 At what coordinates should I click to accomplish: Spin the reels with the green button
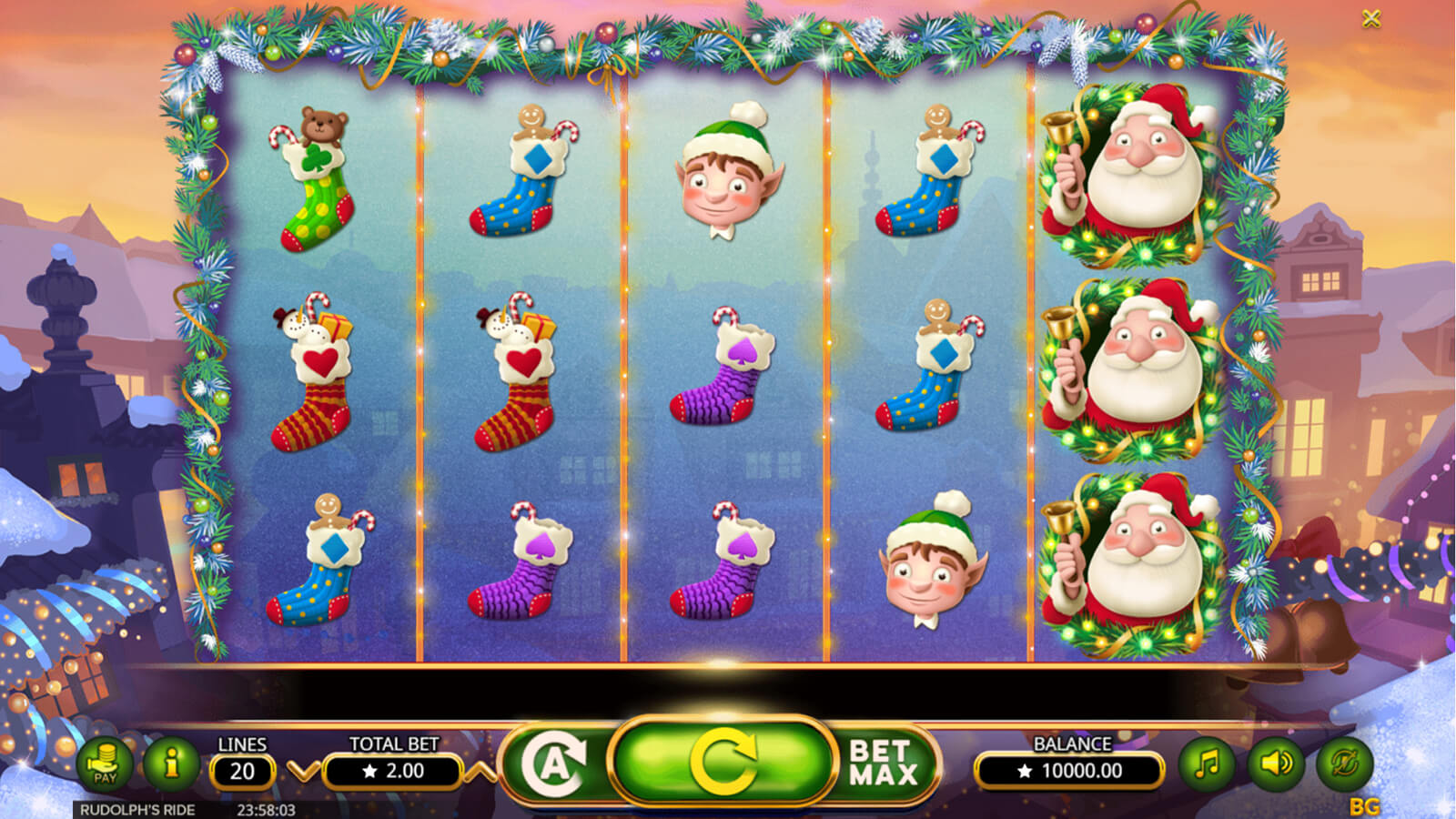723,761
